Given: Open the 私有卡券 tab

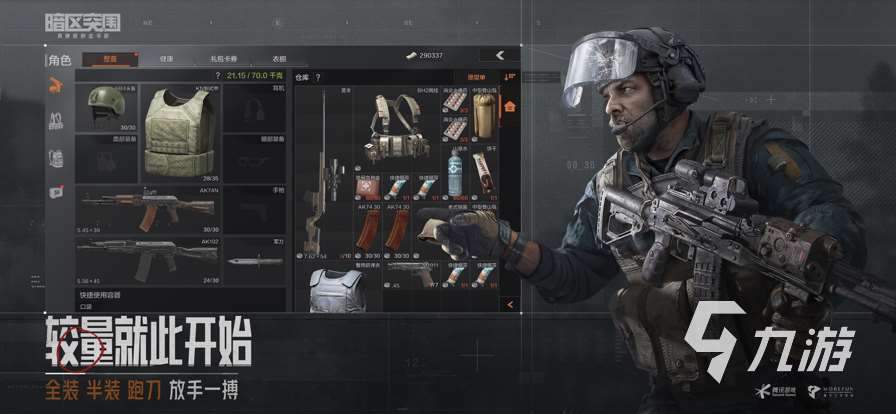Looking at the screenshot, I should tap(223, 59).
